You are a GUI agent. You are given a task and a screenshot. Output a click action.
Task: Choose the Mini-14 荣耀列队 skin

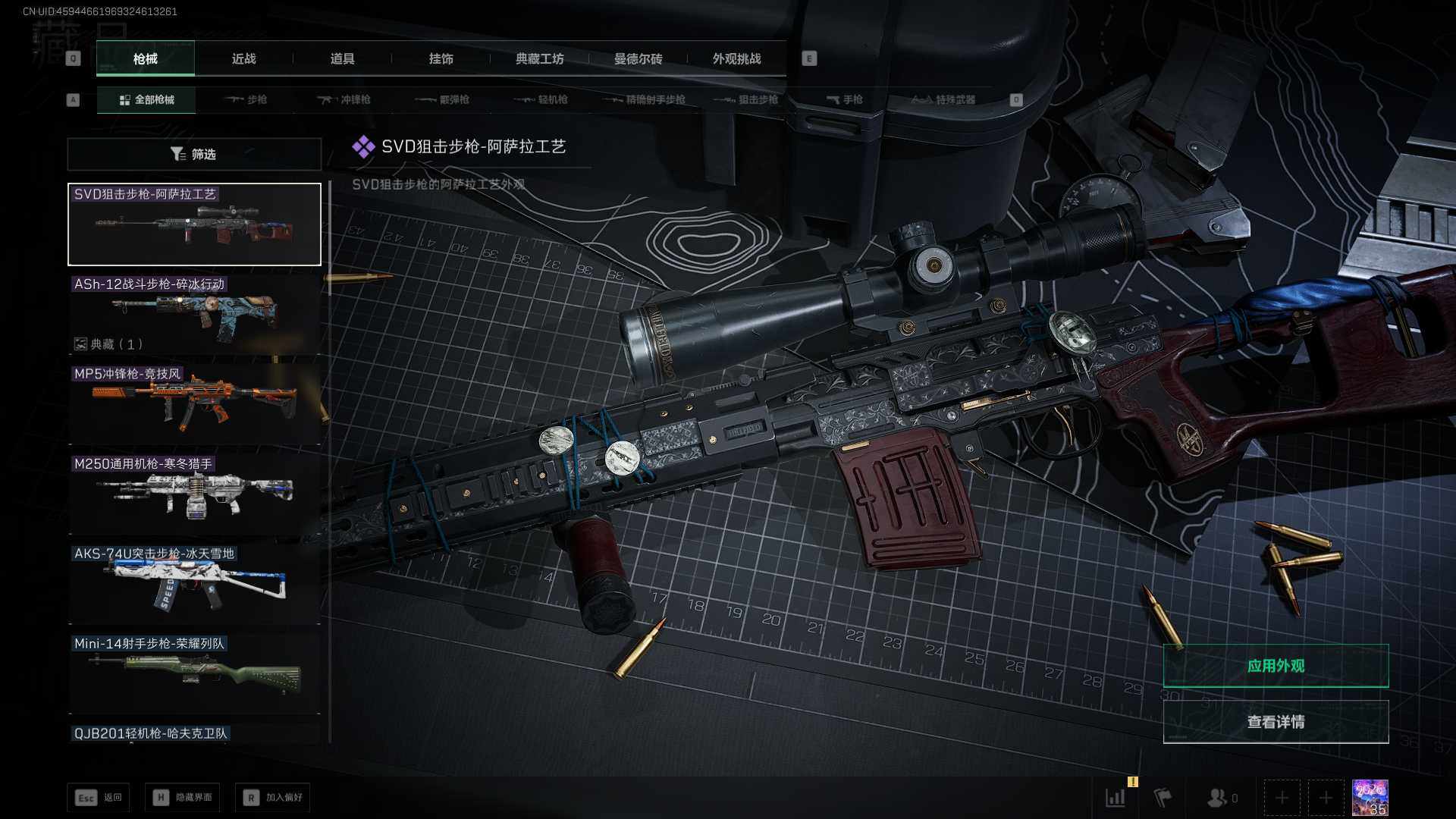194,673
